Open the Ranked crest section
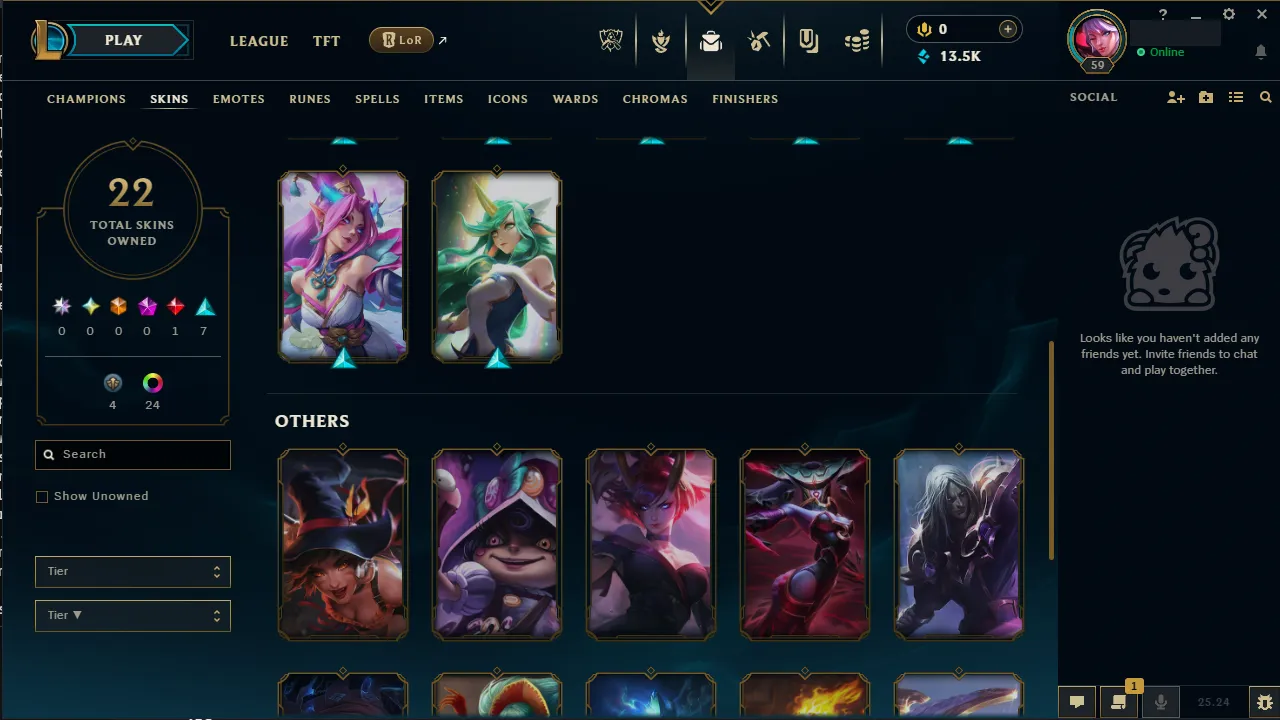This screenshot has height=720, width=1280. (661, 40)
